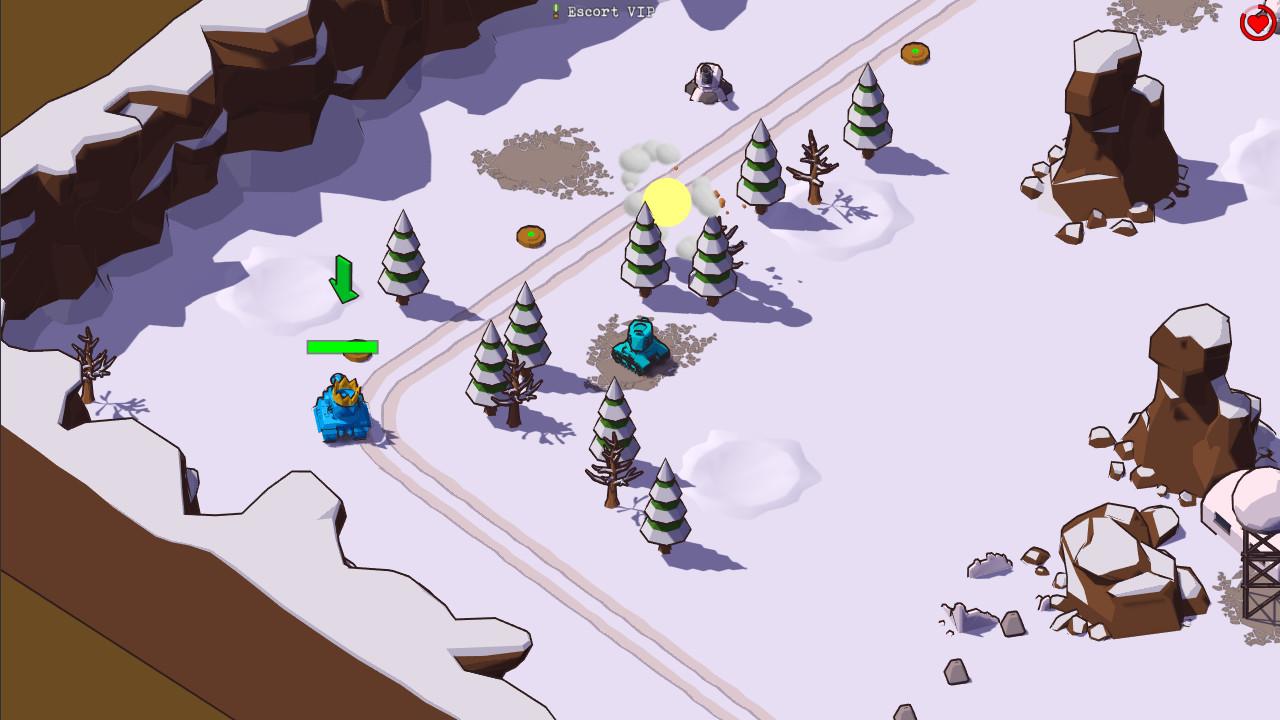
Task: Click the Escort VIP objective tracker
Action: (x=603, y=12)
